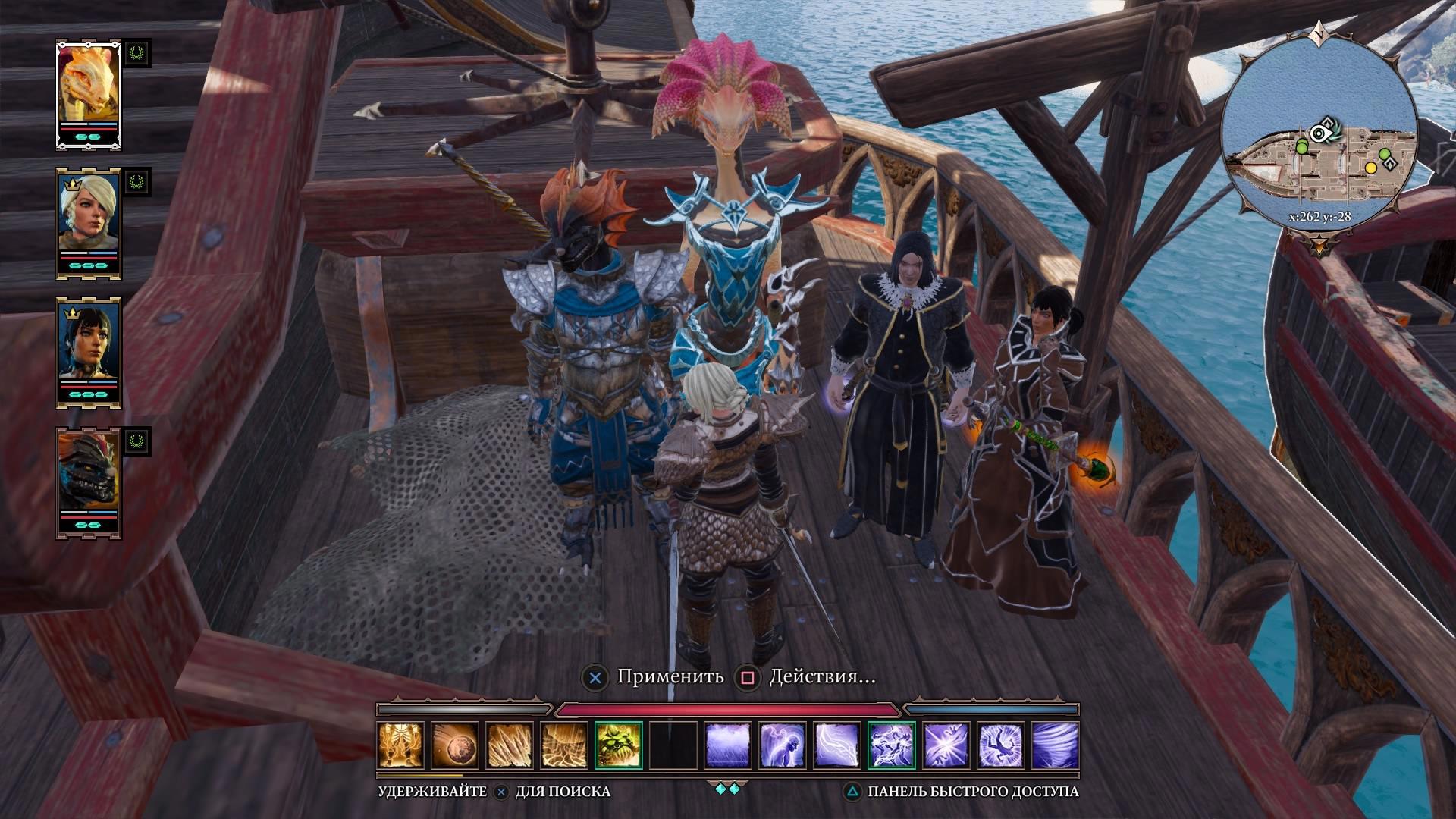The width and height of the screenshot is (1456, 819).
Task: Cast the purple rain skill
Action: point(728,745)
